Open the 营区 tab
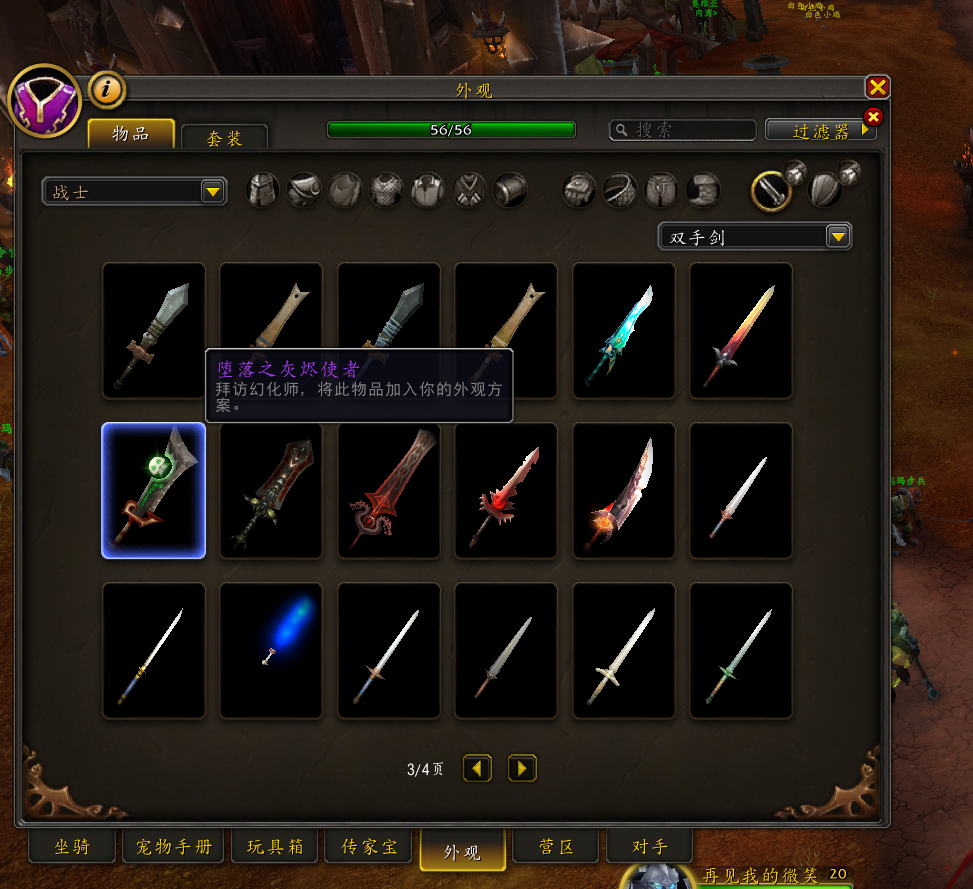This screenshot has width=973, height=889. (555, 848)
